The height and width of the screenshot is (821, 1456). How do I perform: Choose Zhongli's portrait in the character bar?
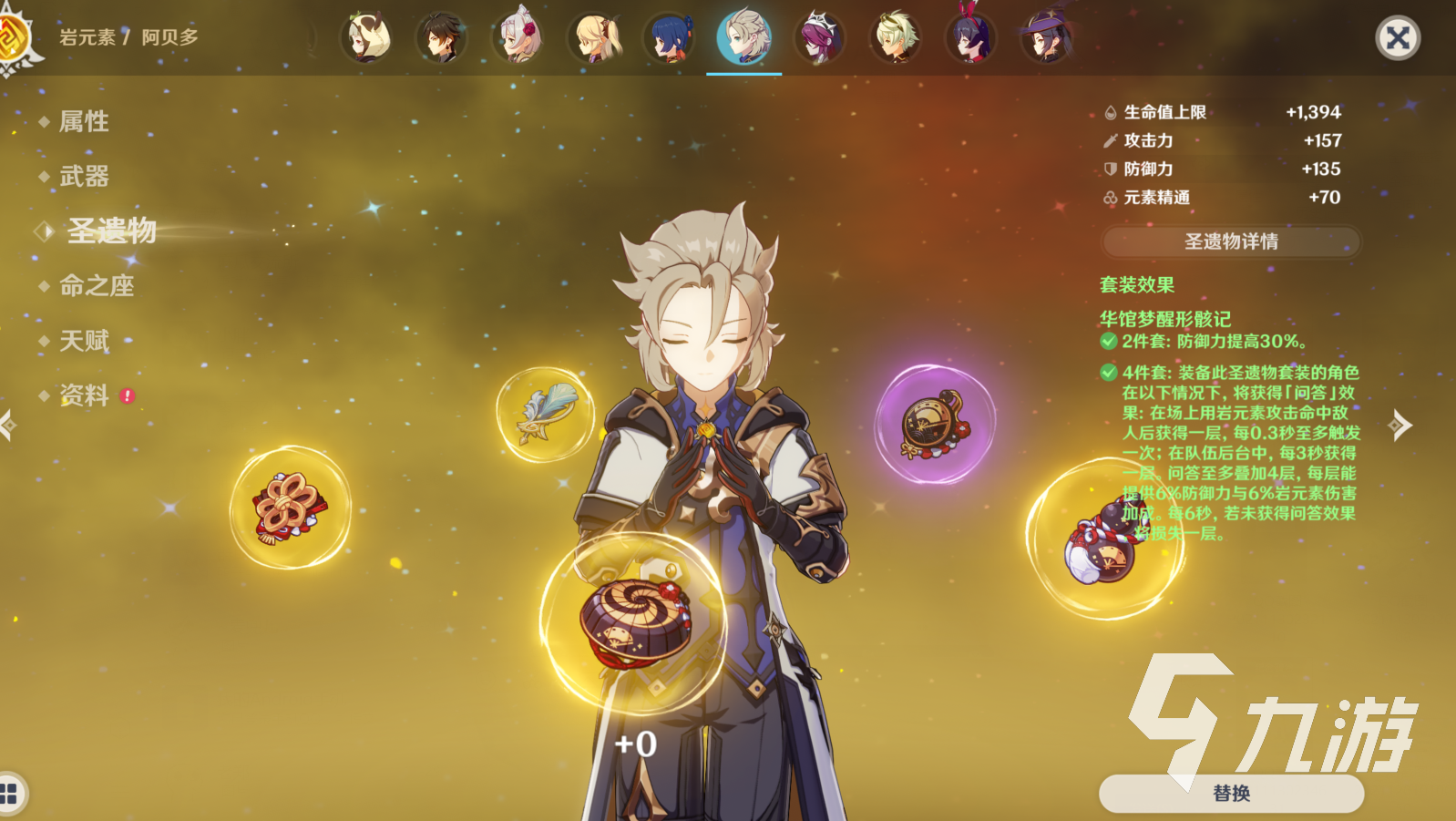[x=441, y=38]
